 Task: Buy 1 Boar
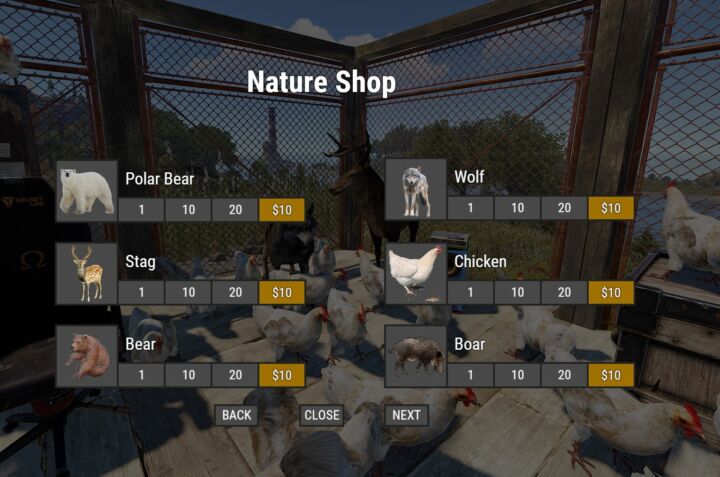470,375
